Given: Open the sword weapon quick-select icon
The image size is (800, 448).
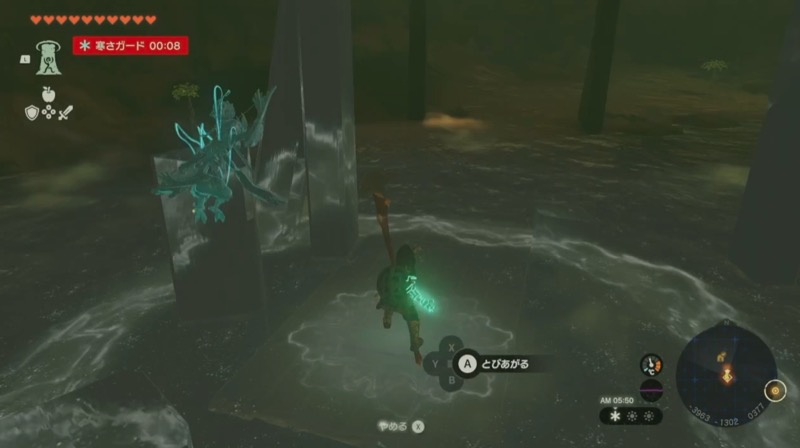Looking at the screenshot, I should (64, 112).
